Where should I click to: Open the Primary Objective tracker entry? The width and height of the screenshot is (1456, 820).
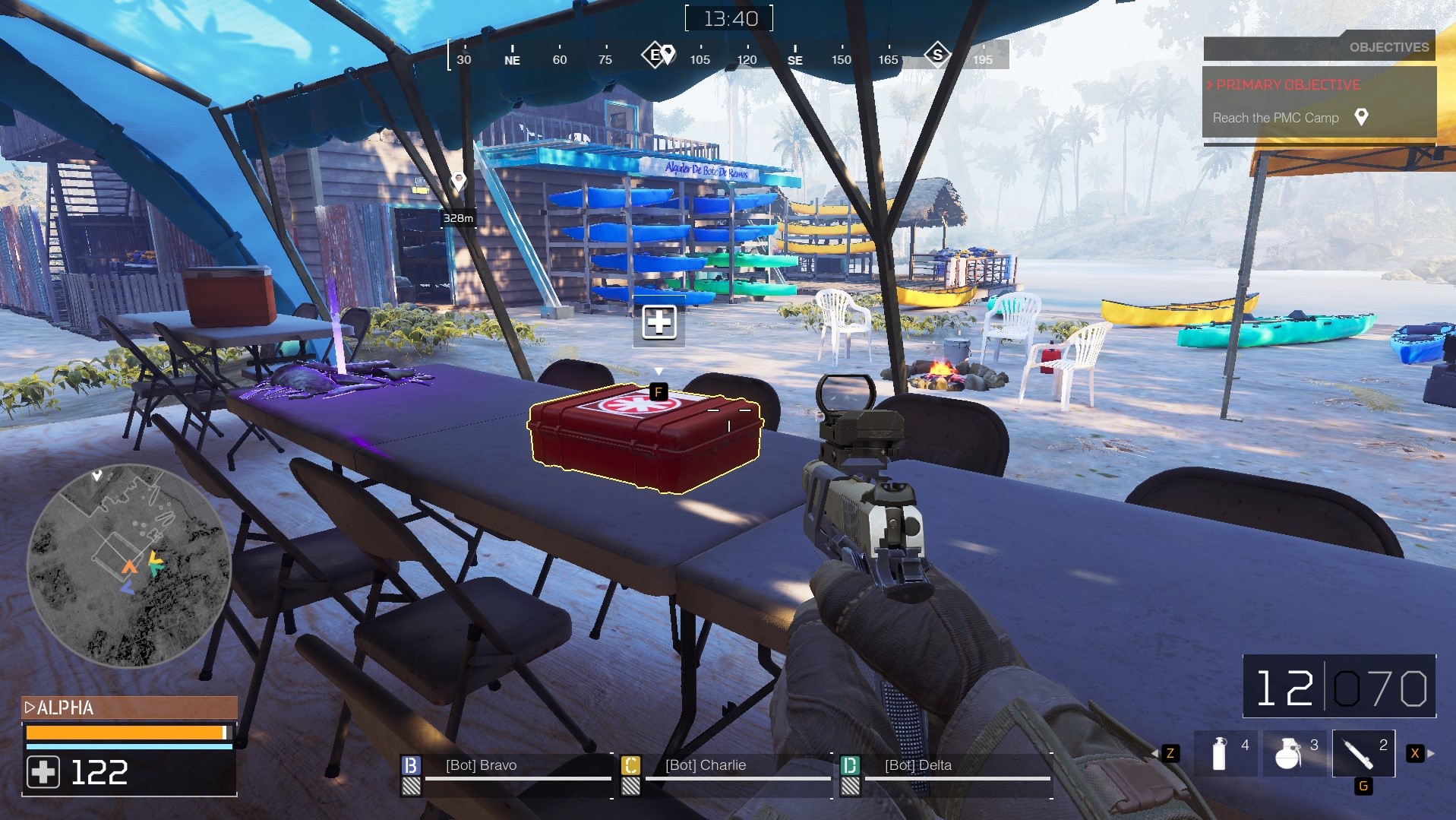[1287, 85]
